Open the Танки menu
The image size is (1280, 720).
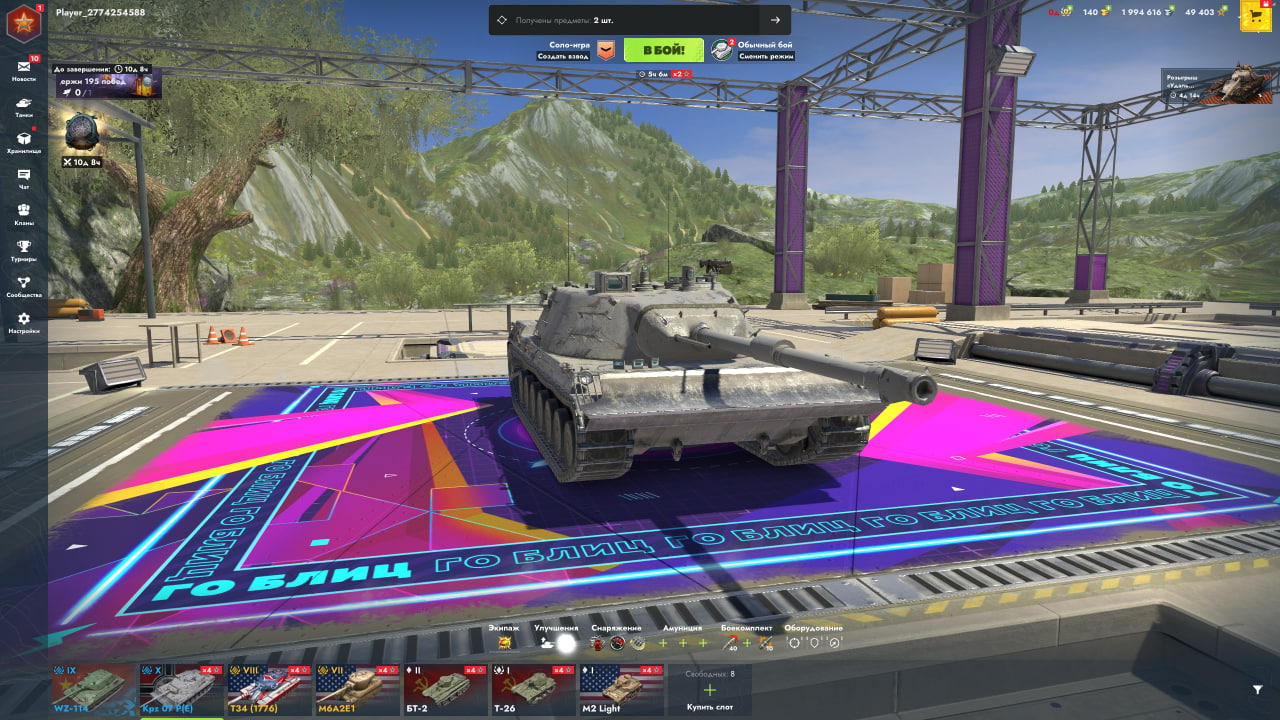24,106
